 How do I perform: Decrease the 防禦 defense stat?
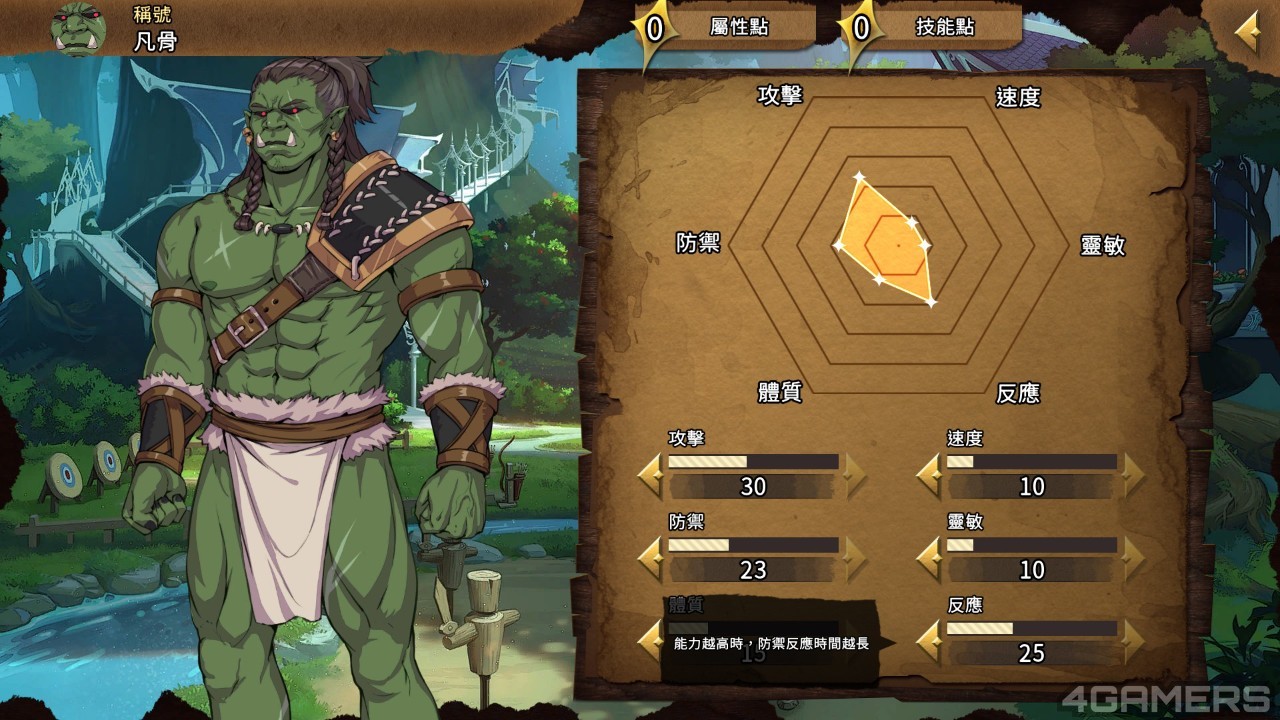(651, 558)
